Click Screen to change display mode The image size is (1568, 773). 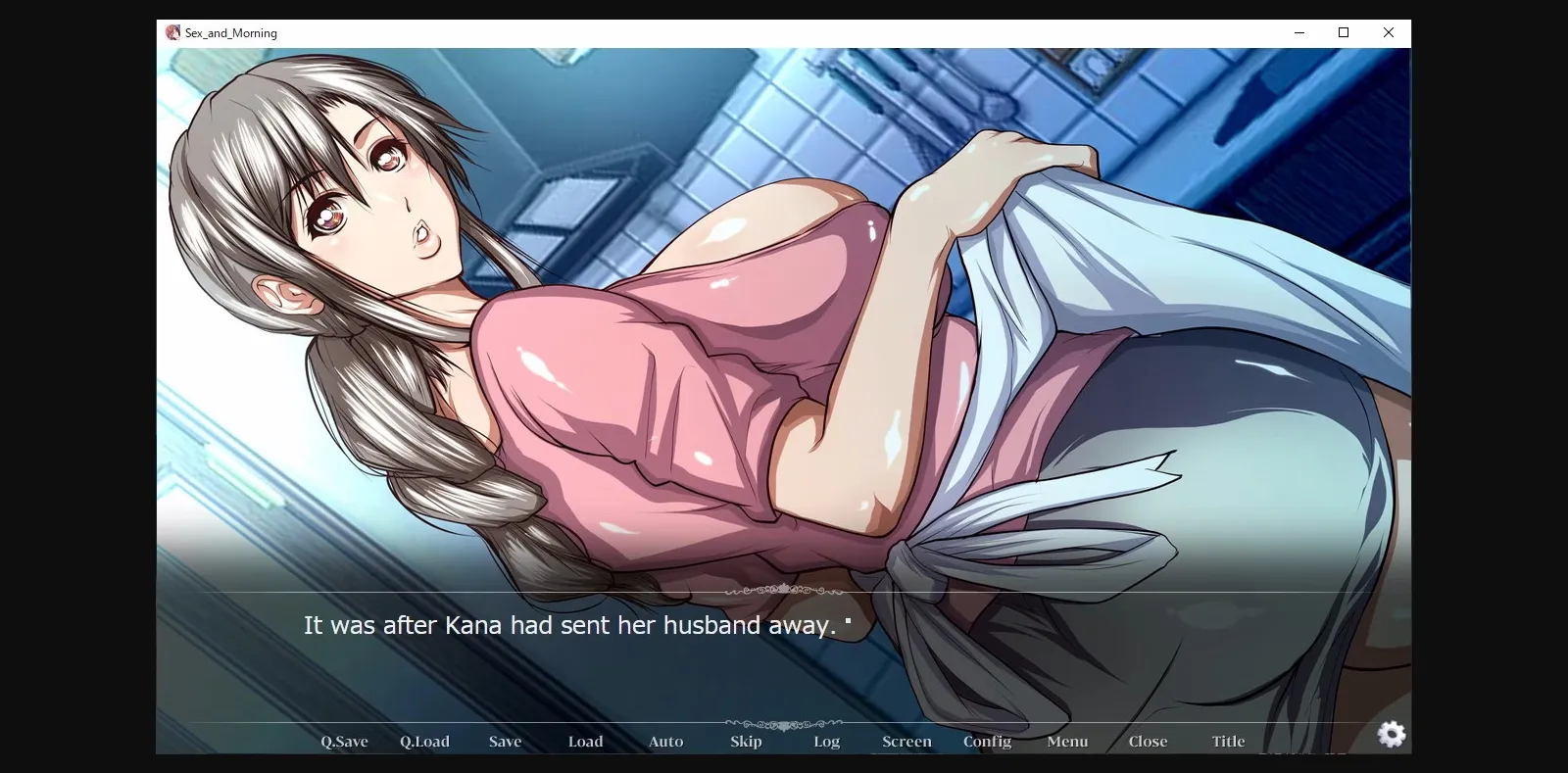[906, 742]
